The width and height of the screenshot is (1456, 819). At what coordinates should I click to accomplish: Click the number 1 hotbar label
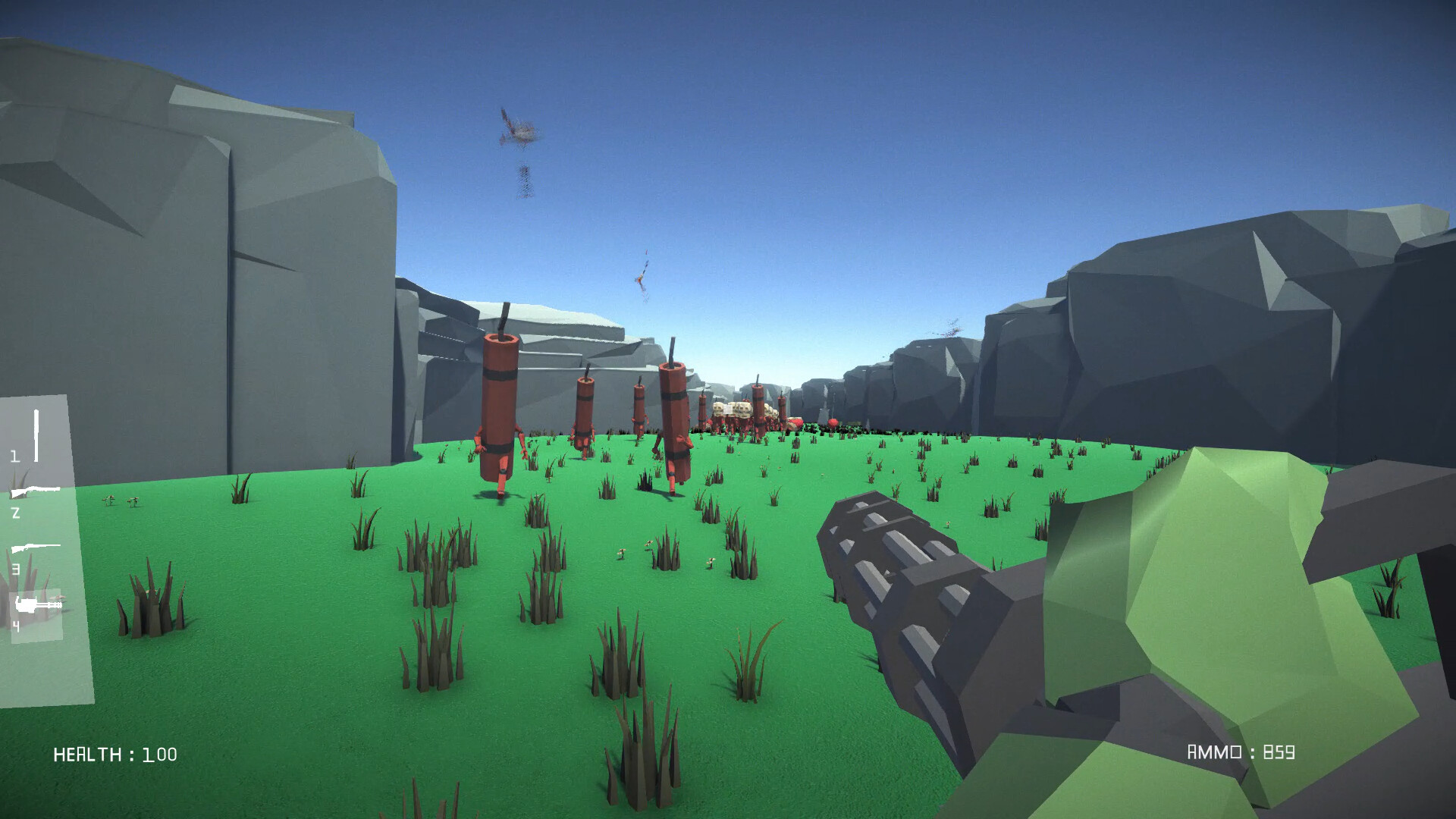click(x=15, y=457)
